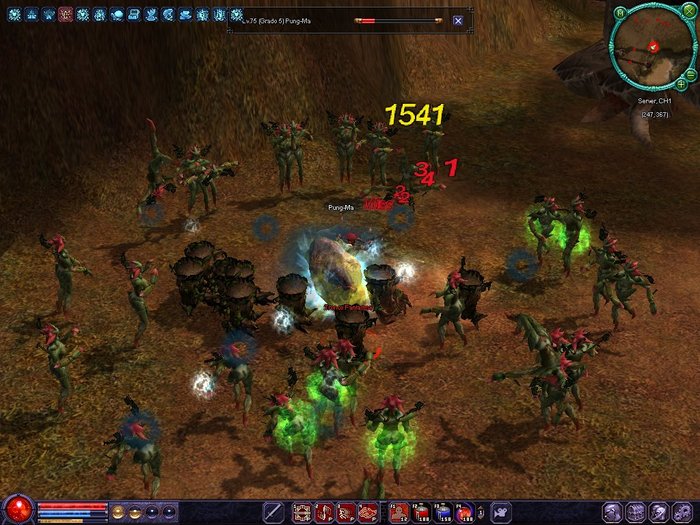Close the Pung-Ma target bar
The height and width of the screenshot is (525, 700).
[457, 20]
